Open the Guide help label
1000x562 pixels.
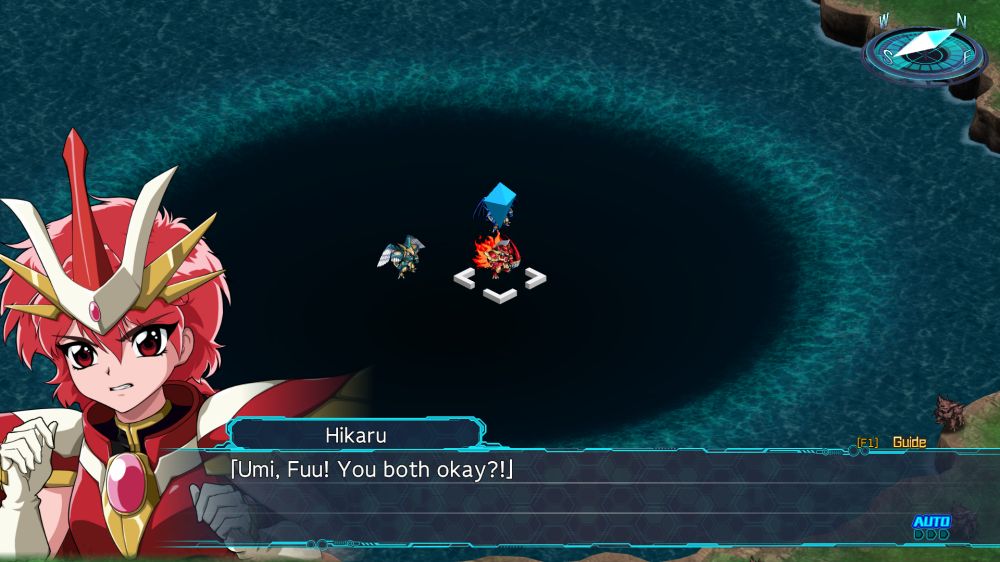point(909,442)
